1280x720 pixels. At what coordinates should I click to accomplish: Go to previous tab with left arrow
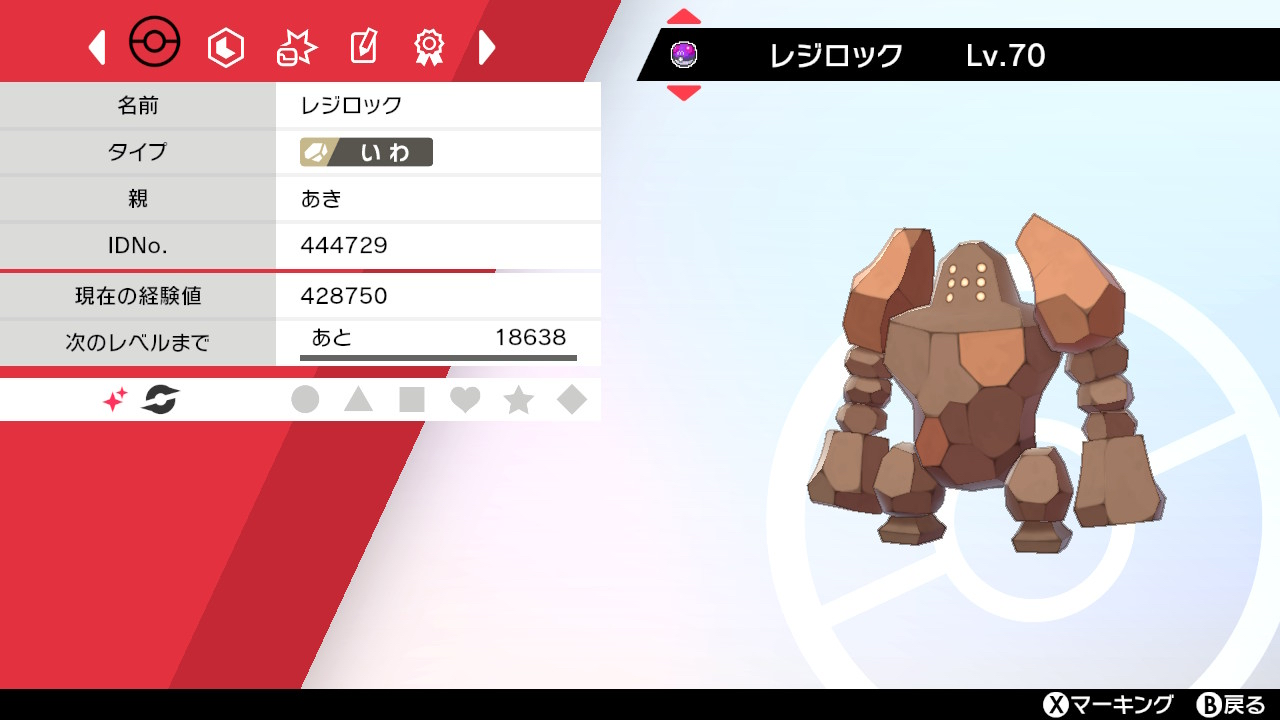97,47
